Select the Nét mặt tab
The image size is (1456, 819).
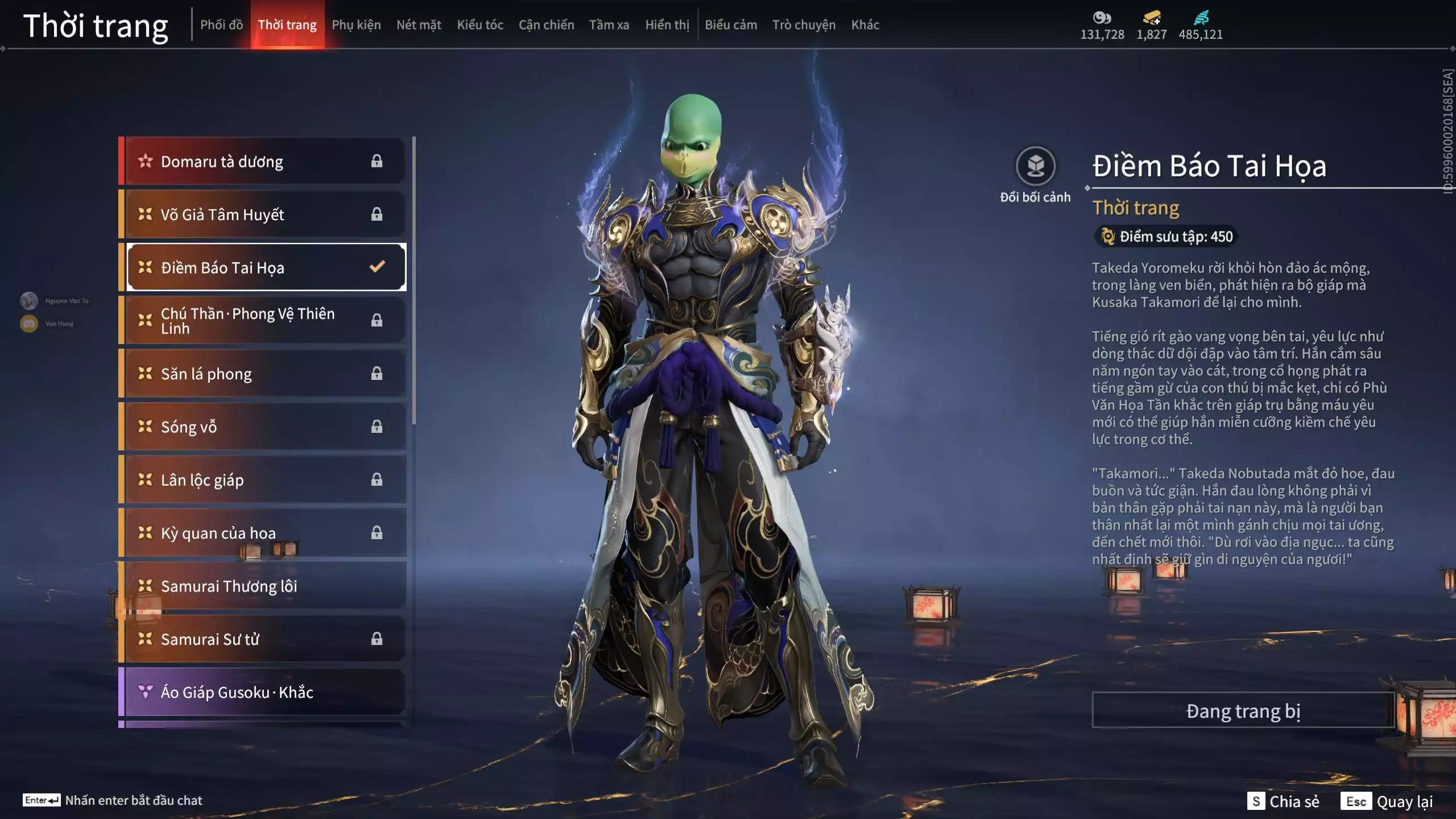pyautogui.click(x=419, y=24)
